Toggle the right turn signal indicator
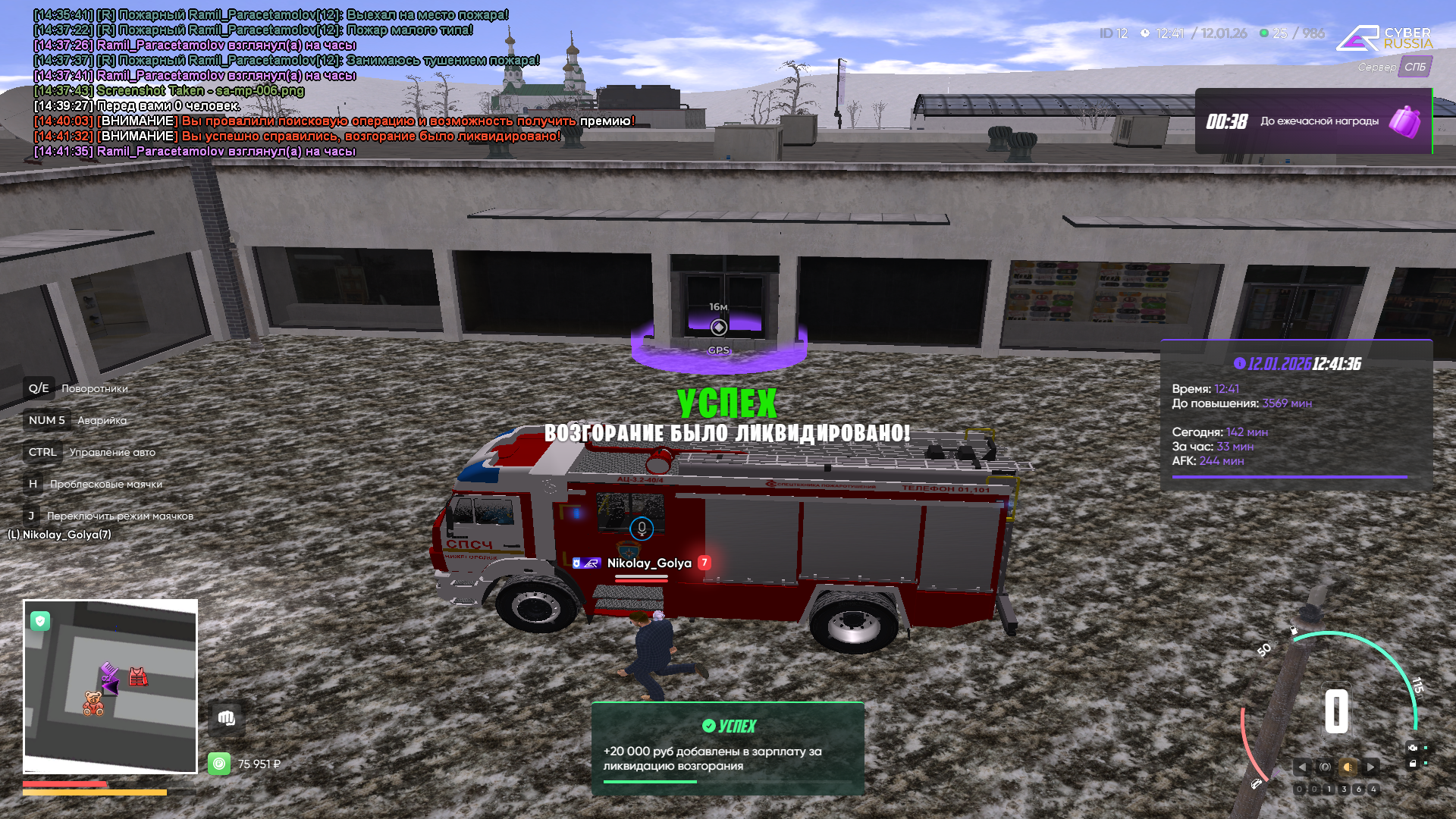The image size is (1456, 819). [1370, 767]
